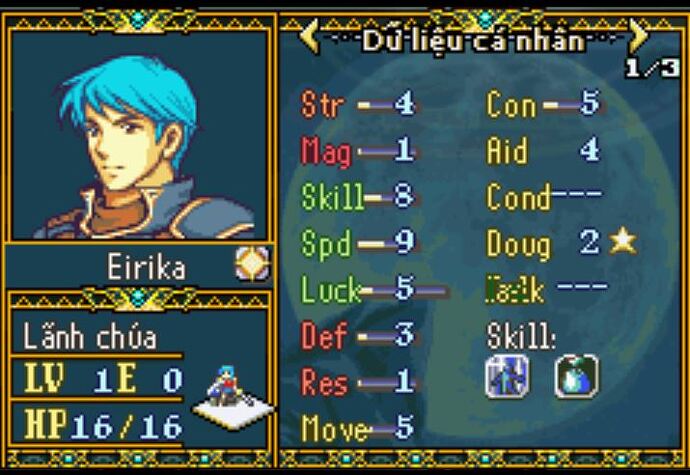The image size is (690, 475).
Task: Select the Str stat row
Action: click(x=358, y=103)
